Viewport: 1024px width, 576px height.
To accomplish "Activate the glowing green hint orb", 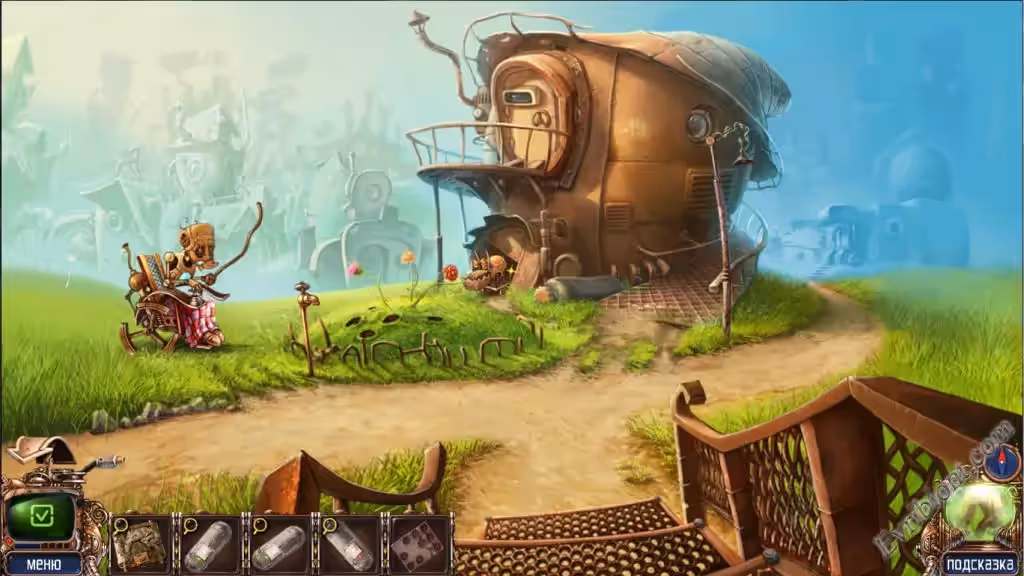I will click(x=978, y=510).
